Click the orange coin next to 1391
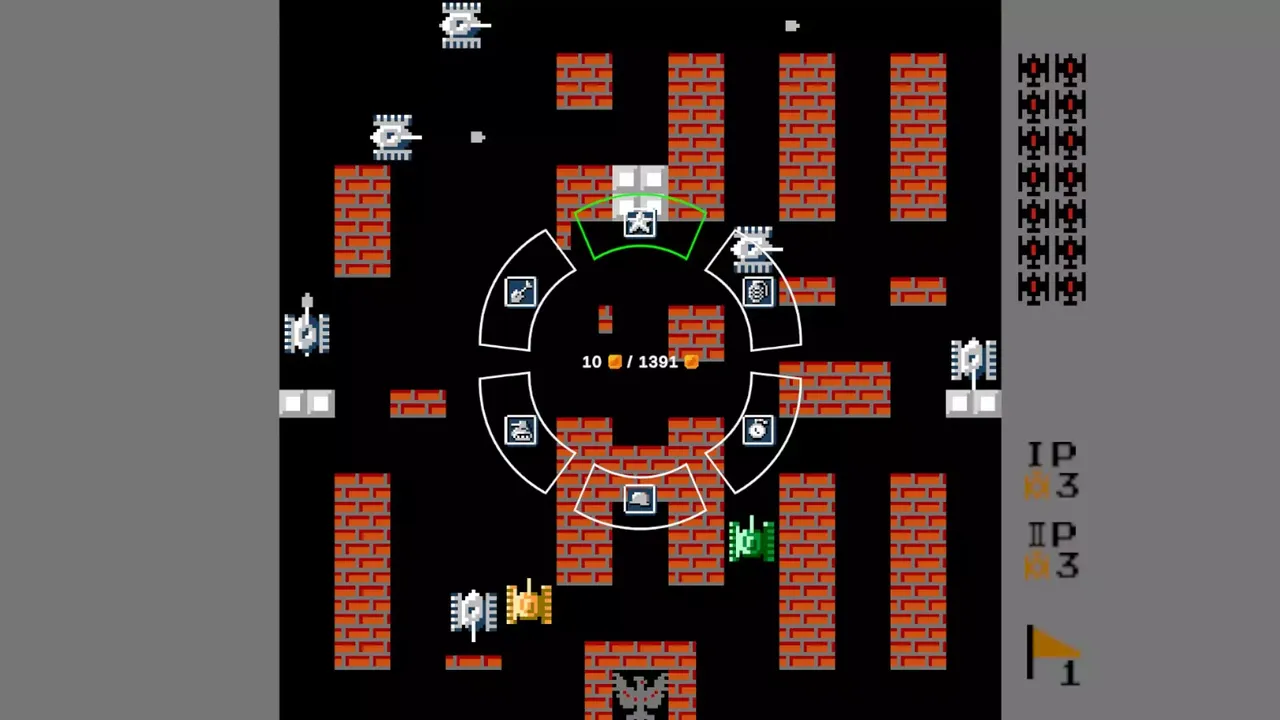The width and height of the screenshot is (1280, 720). tap(690, 362)
